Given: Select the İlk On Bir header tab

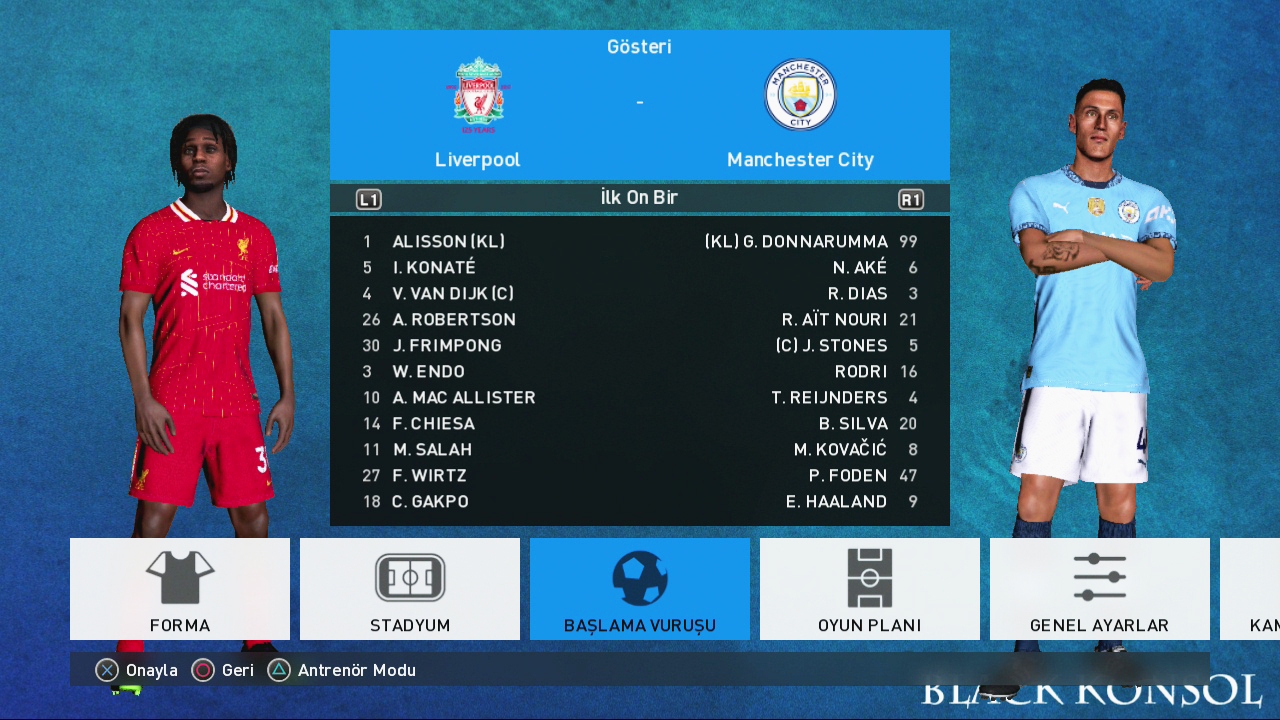Looking at the screenshot, I should tap(639, 198).
